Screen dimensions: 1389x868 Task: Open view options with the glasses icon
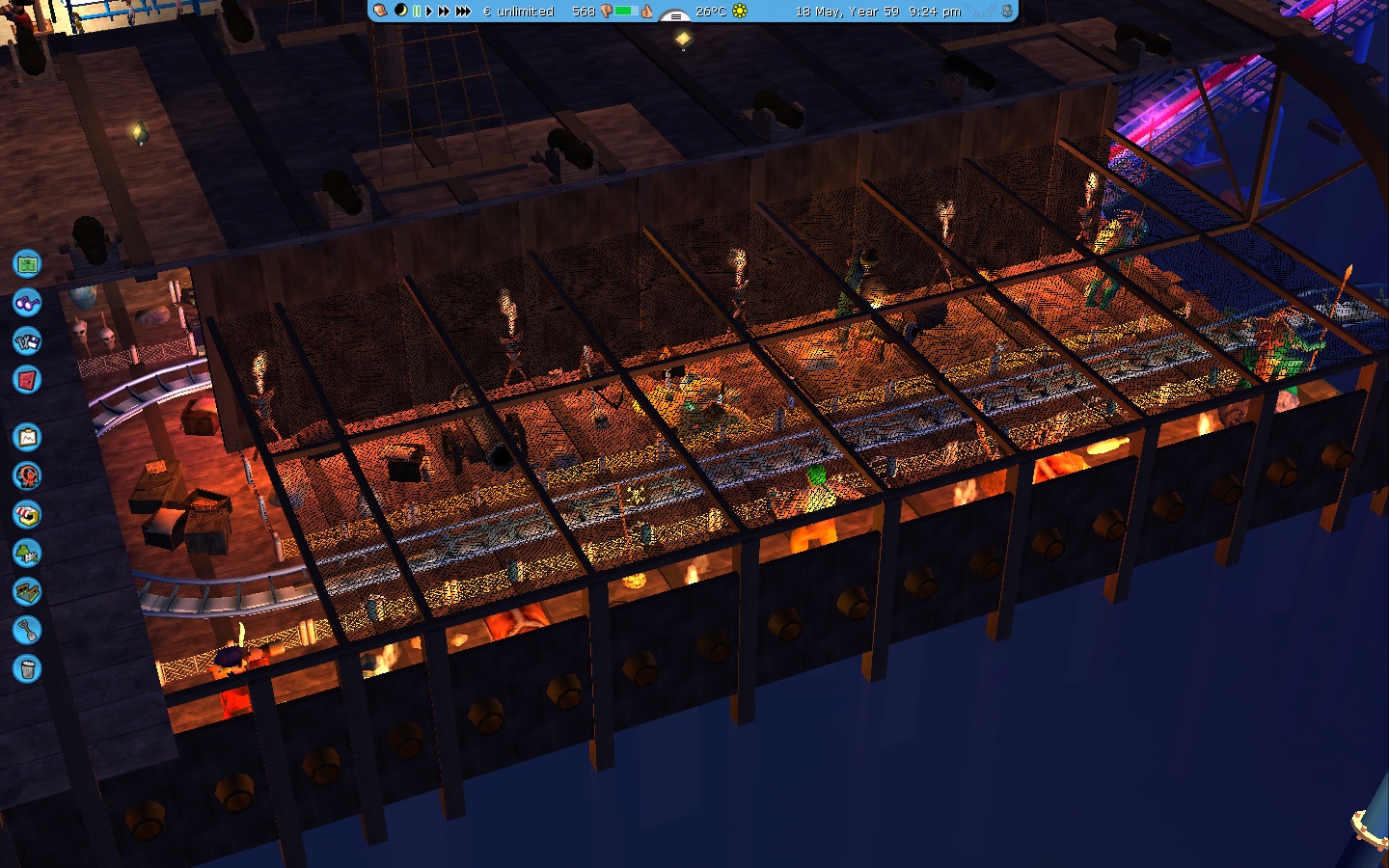pos(27,302)
